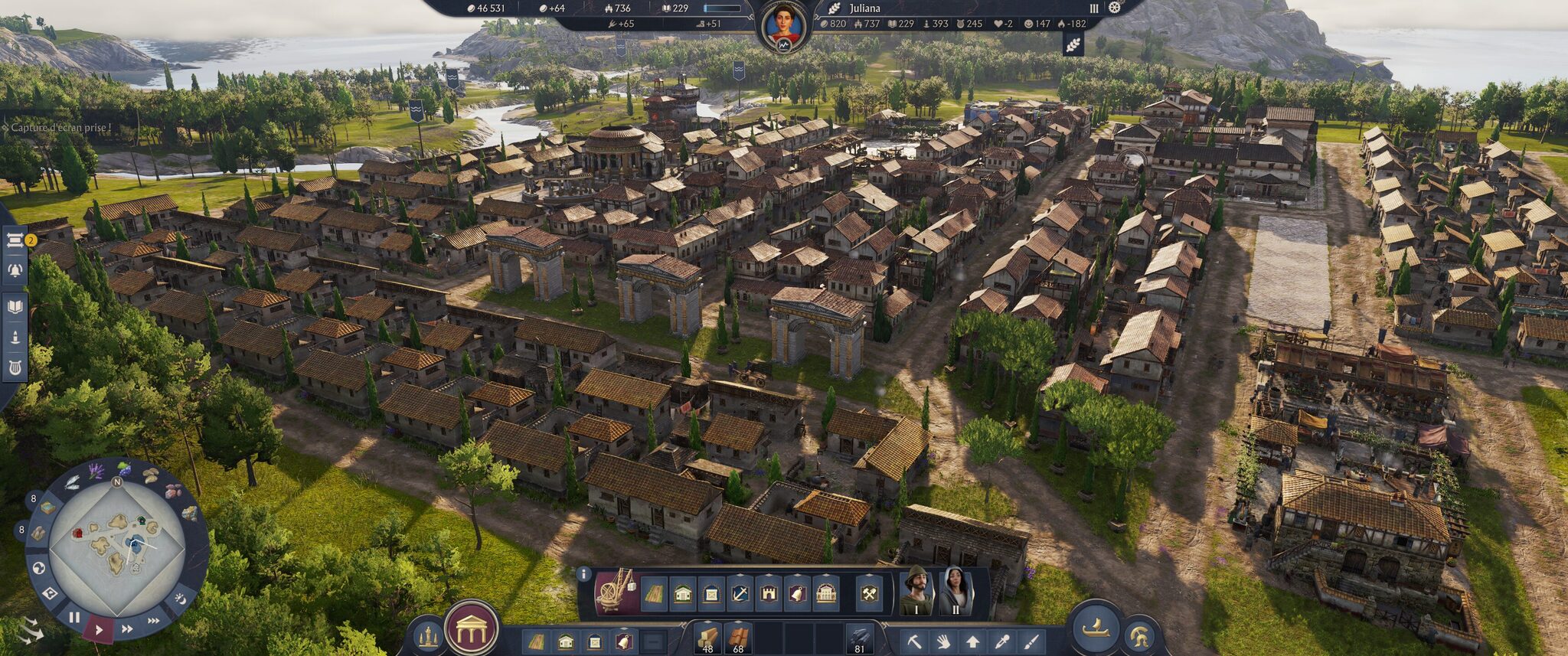Activate the upward arrow upgrade tool
Image resolution: width=1568 pixels, height=656 pixels.
tap(972, 641)
